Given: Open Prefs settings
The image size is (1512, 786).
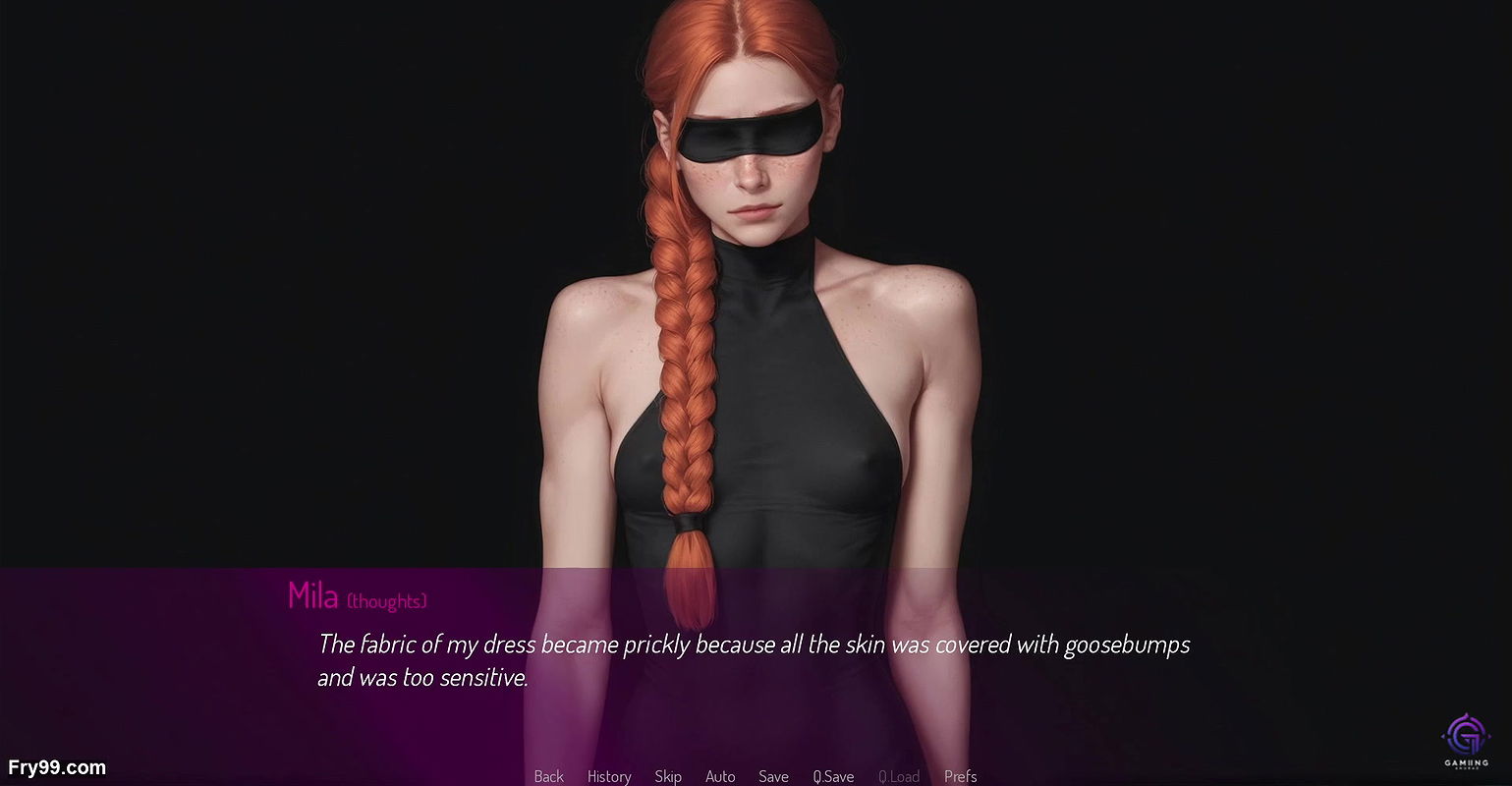Looking at the screenshot, I should tap(960, 776).
